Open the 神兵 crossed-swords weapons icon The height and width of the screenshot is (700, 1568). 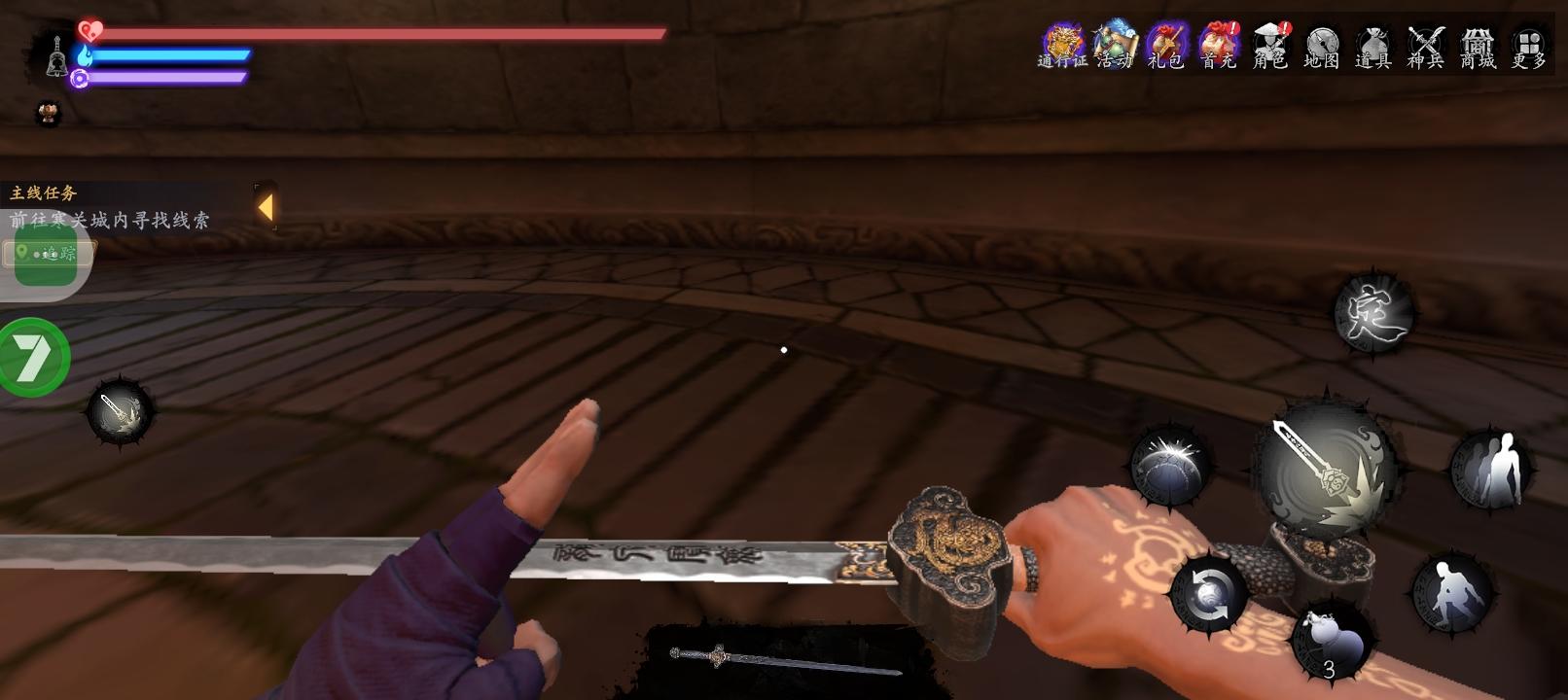coord(1426,44)
